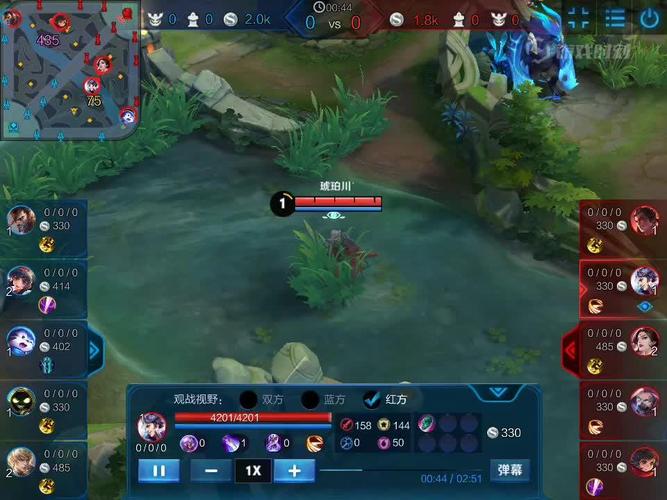Expand the red team side panel arrow
This screenshot has height=500, width=667.
[571, 350]
